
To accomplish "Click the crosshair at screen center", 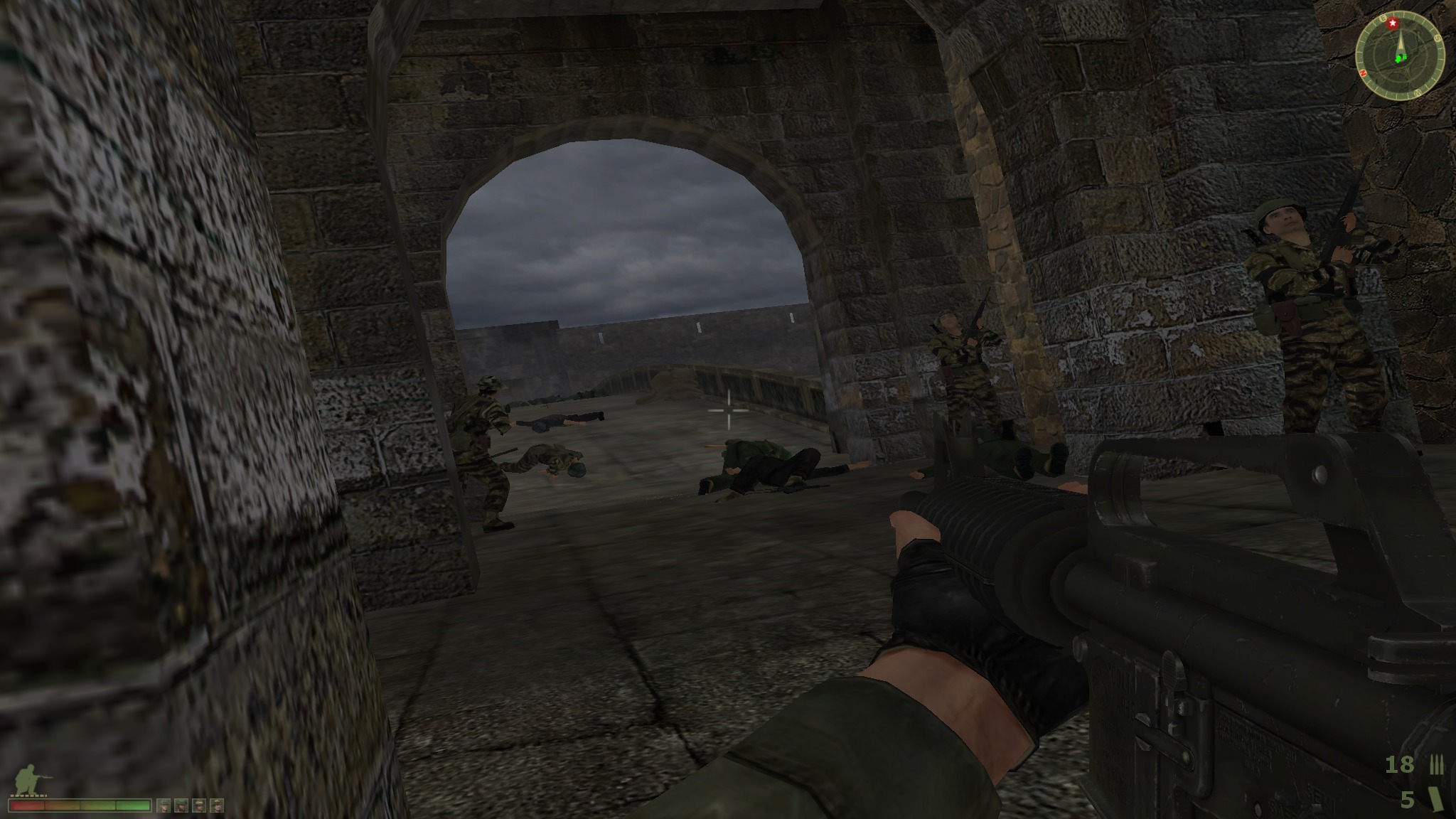I will [x=727, y=411].
